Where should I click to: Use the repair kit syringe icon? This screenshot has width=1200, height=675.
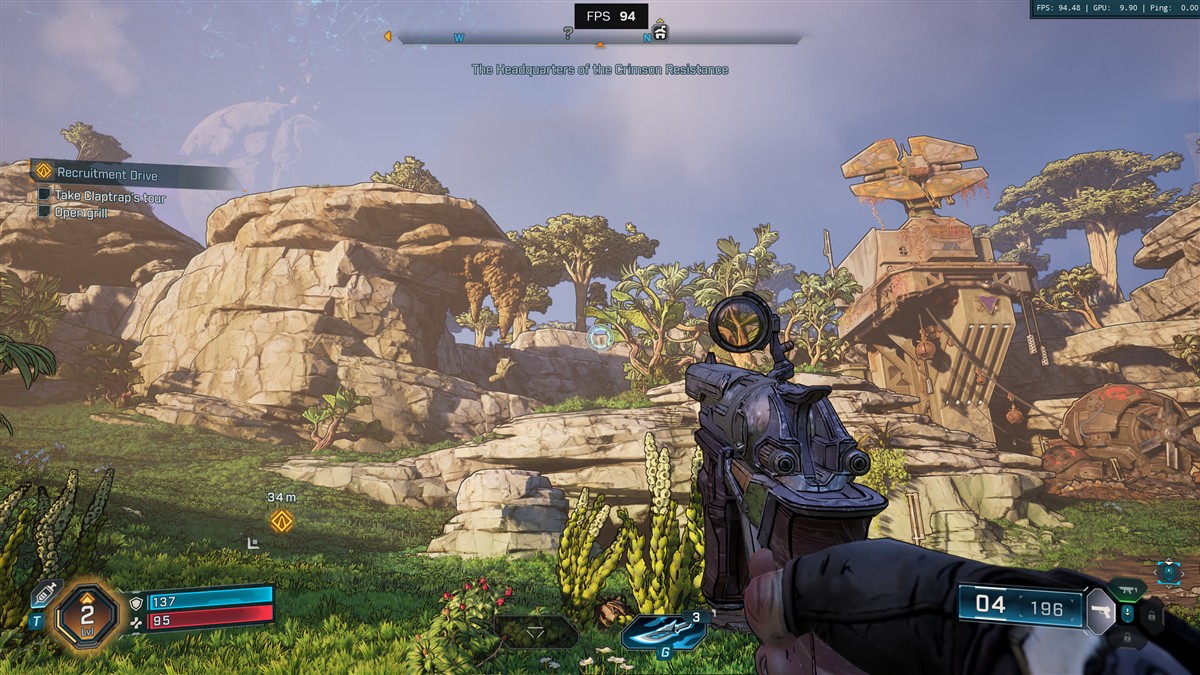[x=46, y=593]
